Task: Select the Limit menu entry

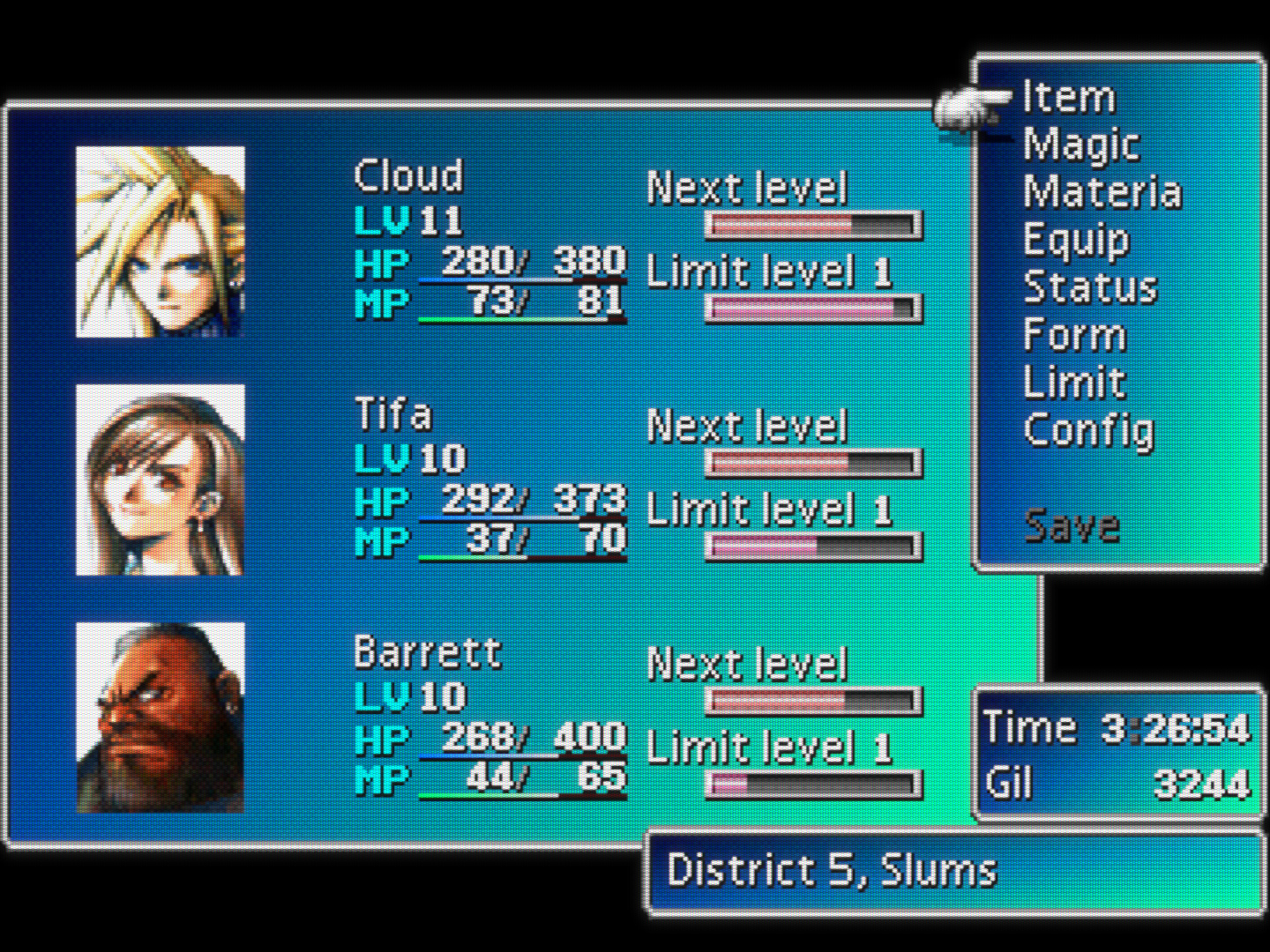Action: click(1074, 383)
